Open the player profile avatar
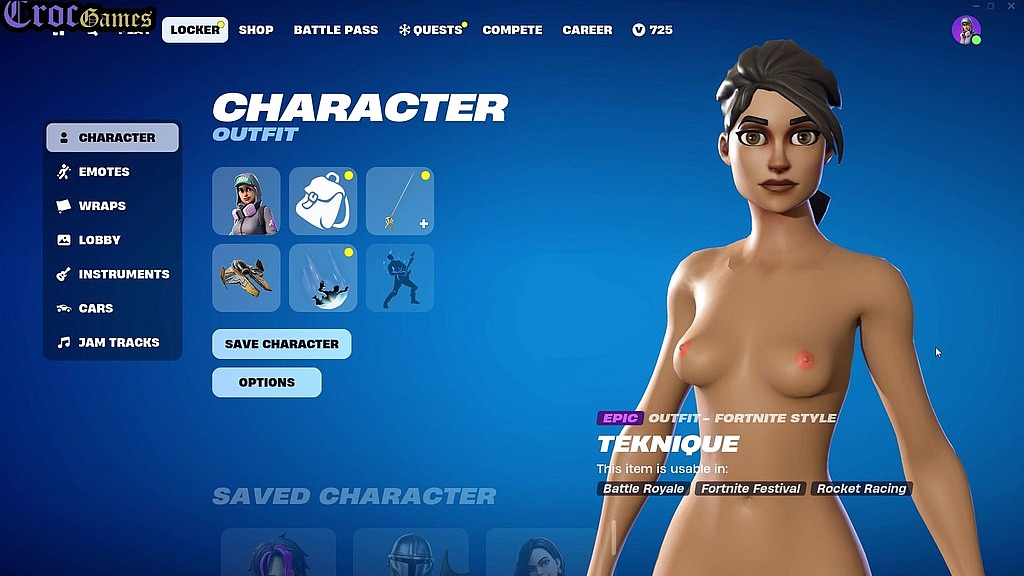 966,30
